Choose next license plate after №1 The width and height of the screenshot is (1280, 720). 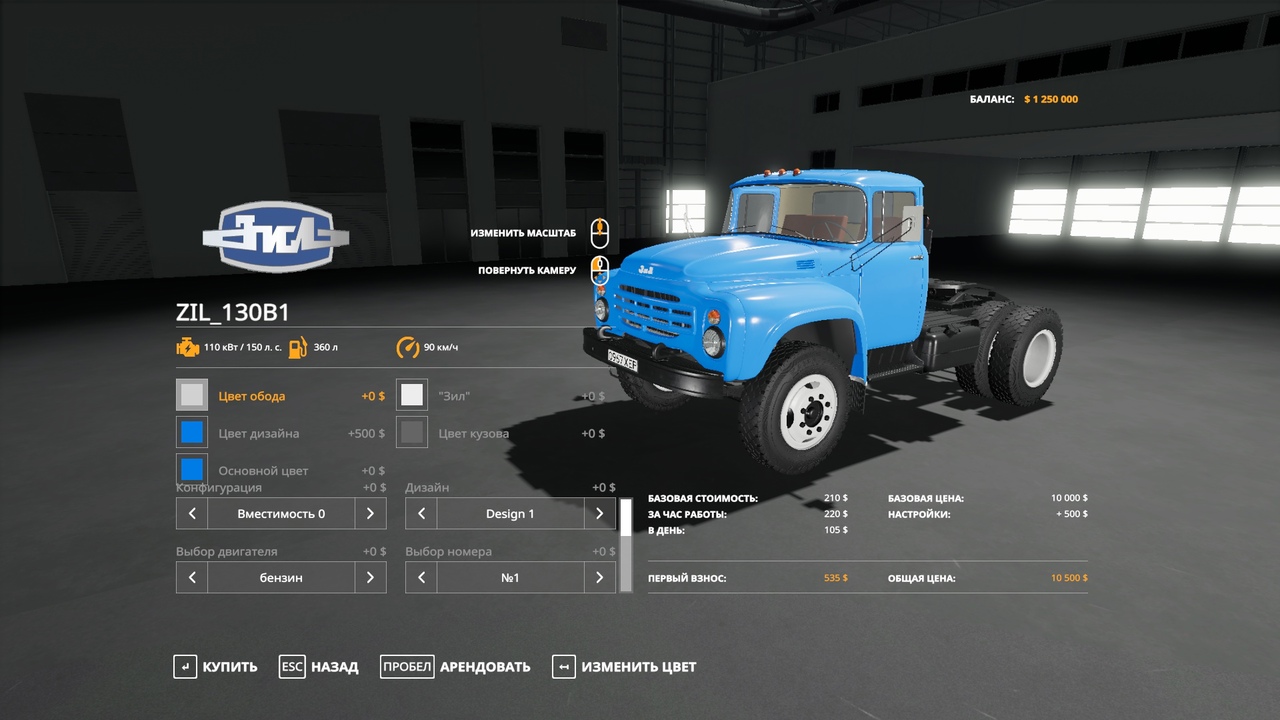[599, 578]
